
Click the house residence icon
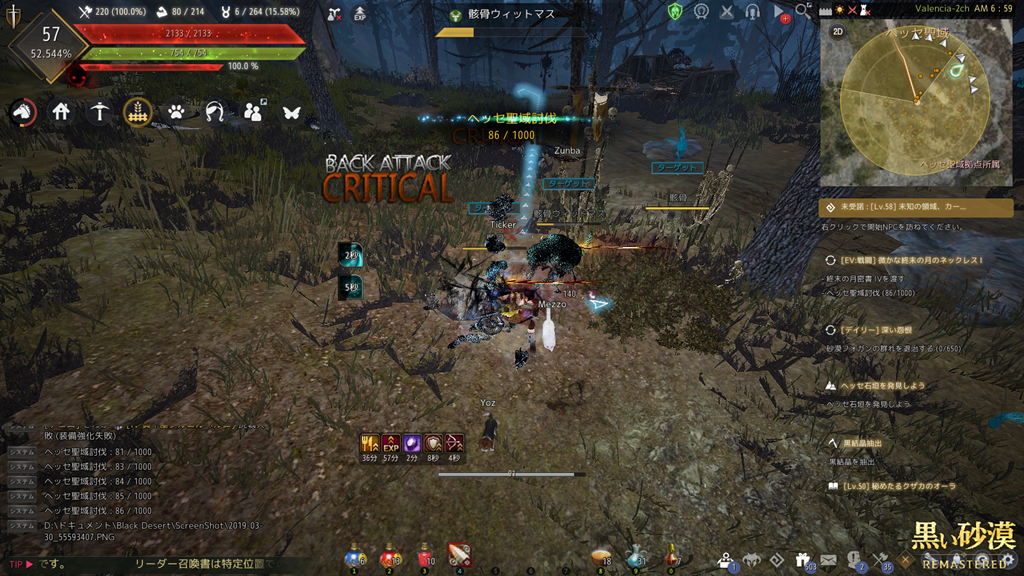[61, 112]
